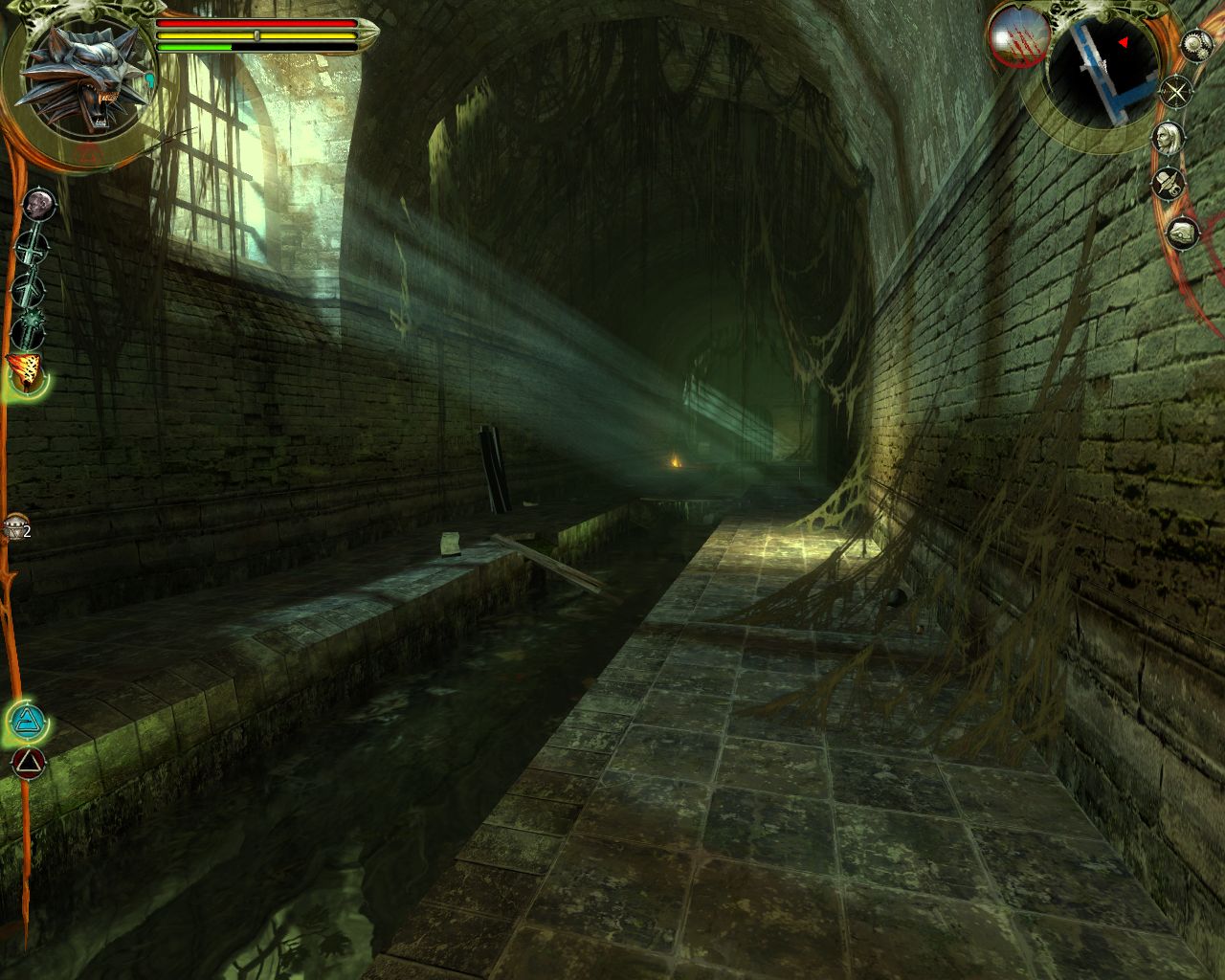1225x980 pixels.
Task: Click the red claw-mark time-of-day orb
Action: pyautogui.click(x=1014, y=37)
